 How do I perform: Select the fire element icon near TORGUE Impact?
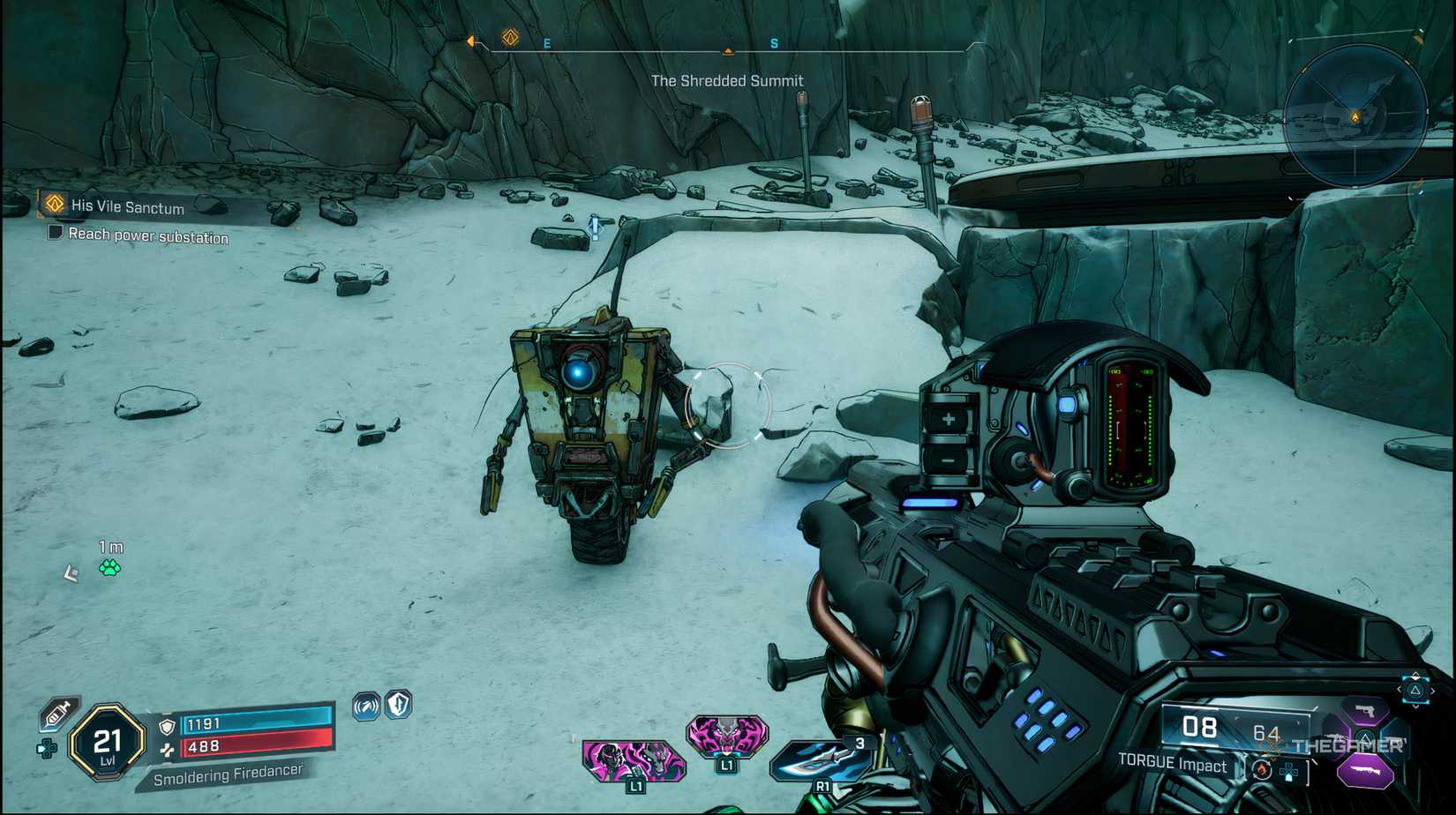point(1262,769)
